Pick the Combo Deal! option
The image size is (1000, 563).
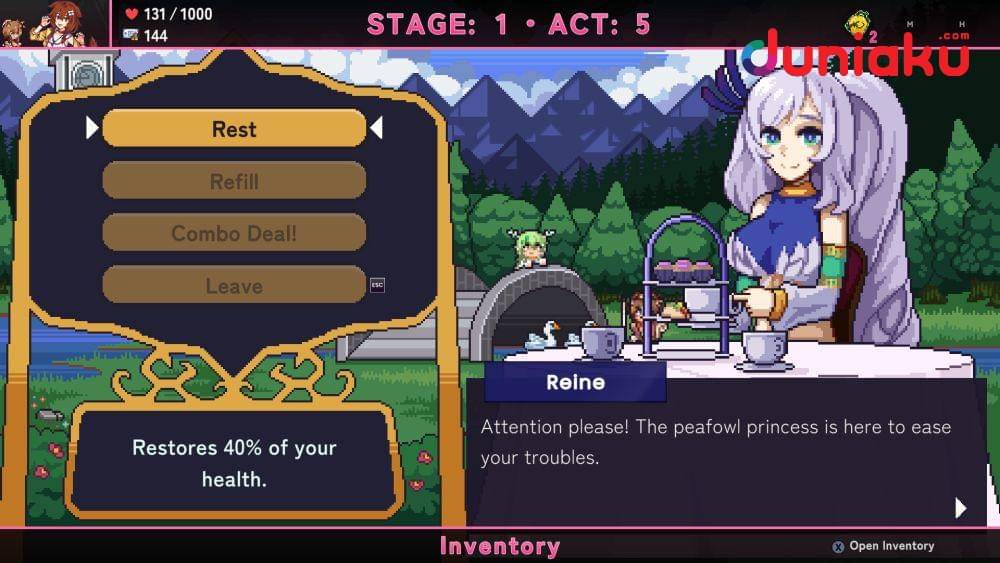234,233
